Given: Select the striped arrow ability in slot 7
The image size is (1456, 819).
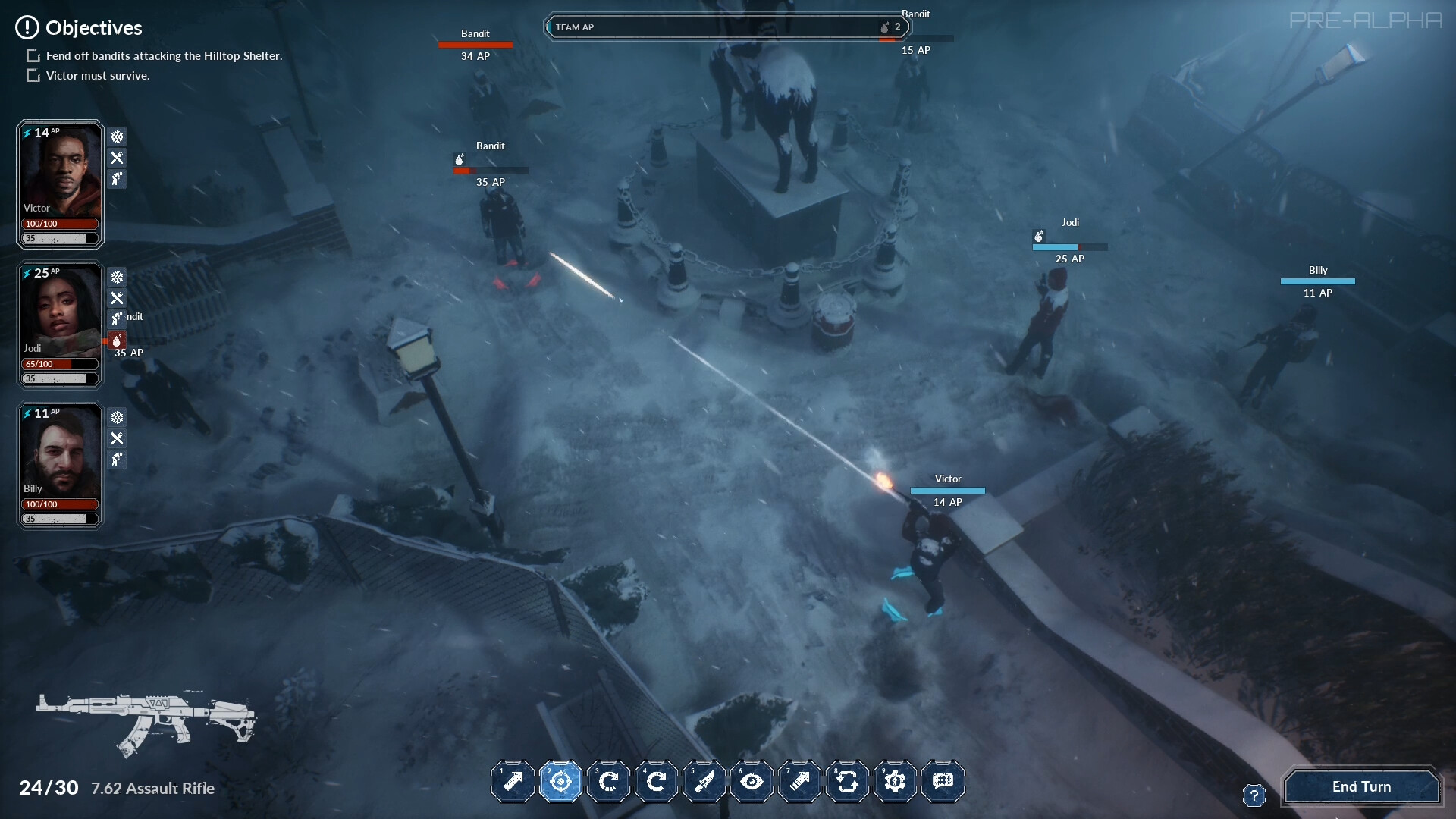Looking at the screenshot, I should pyautogui.click(x=800, y=781).
